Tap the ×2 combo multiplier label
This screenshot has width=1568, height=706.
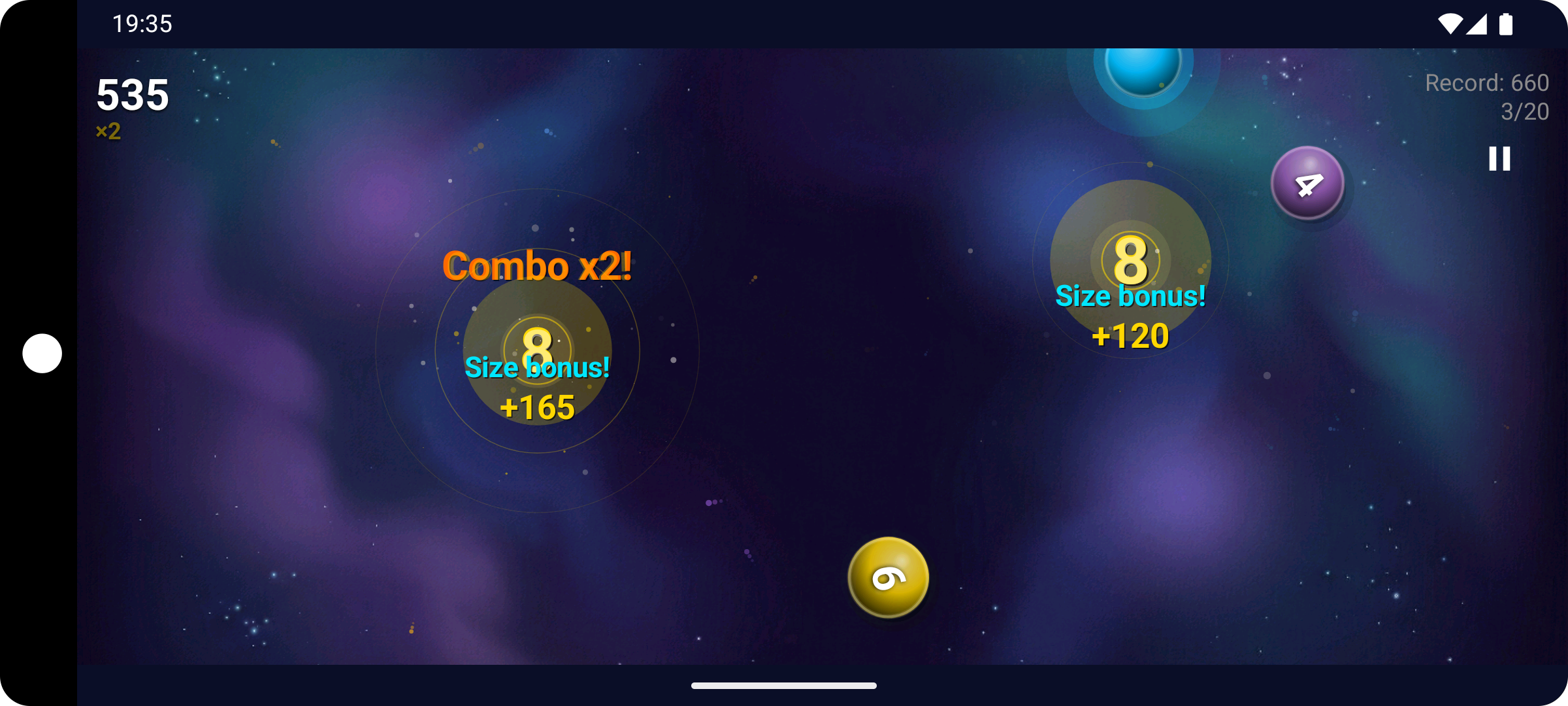pyautogui.click(x=108, y=131)
